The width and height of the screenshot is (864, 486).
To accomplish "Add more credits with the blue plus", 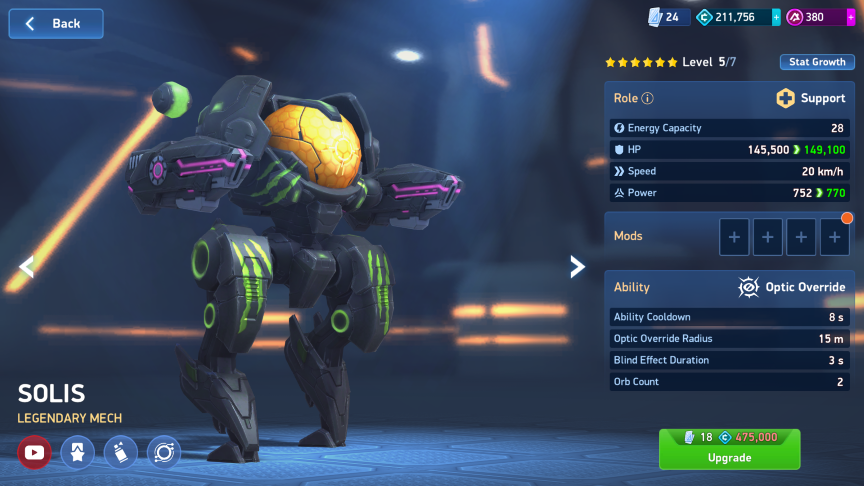I will tap(777, 17).
